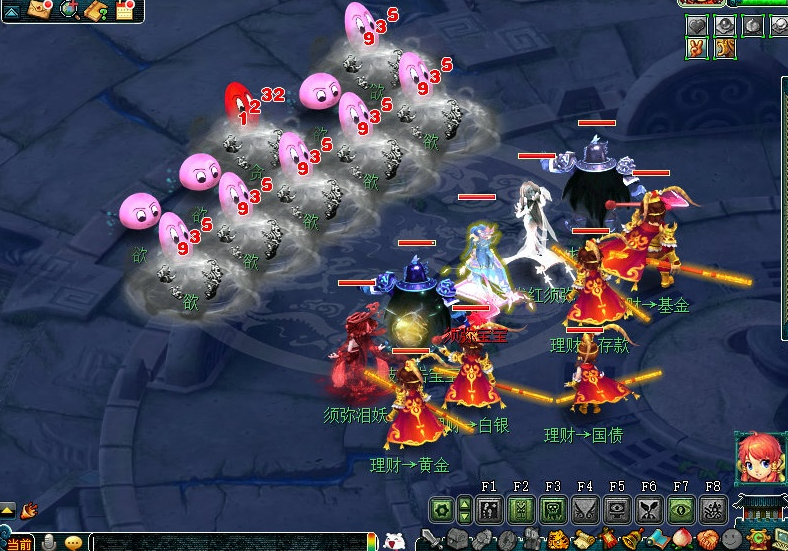
Task: Open the sword attack menu icon
Action: click(431, 541)
